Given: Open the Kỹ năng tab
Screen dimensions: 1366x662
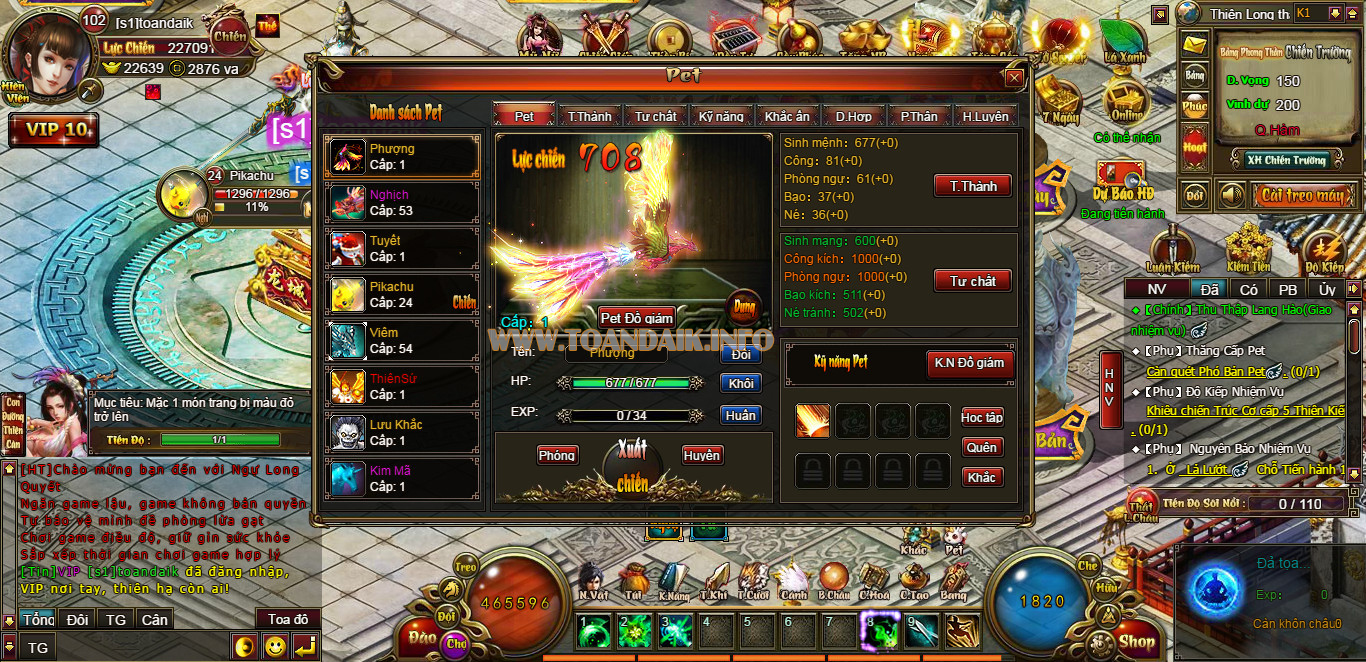Looking at the screenshot, I should coord(721,116).
